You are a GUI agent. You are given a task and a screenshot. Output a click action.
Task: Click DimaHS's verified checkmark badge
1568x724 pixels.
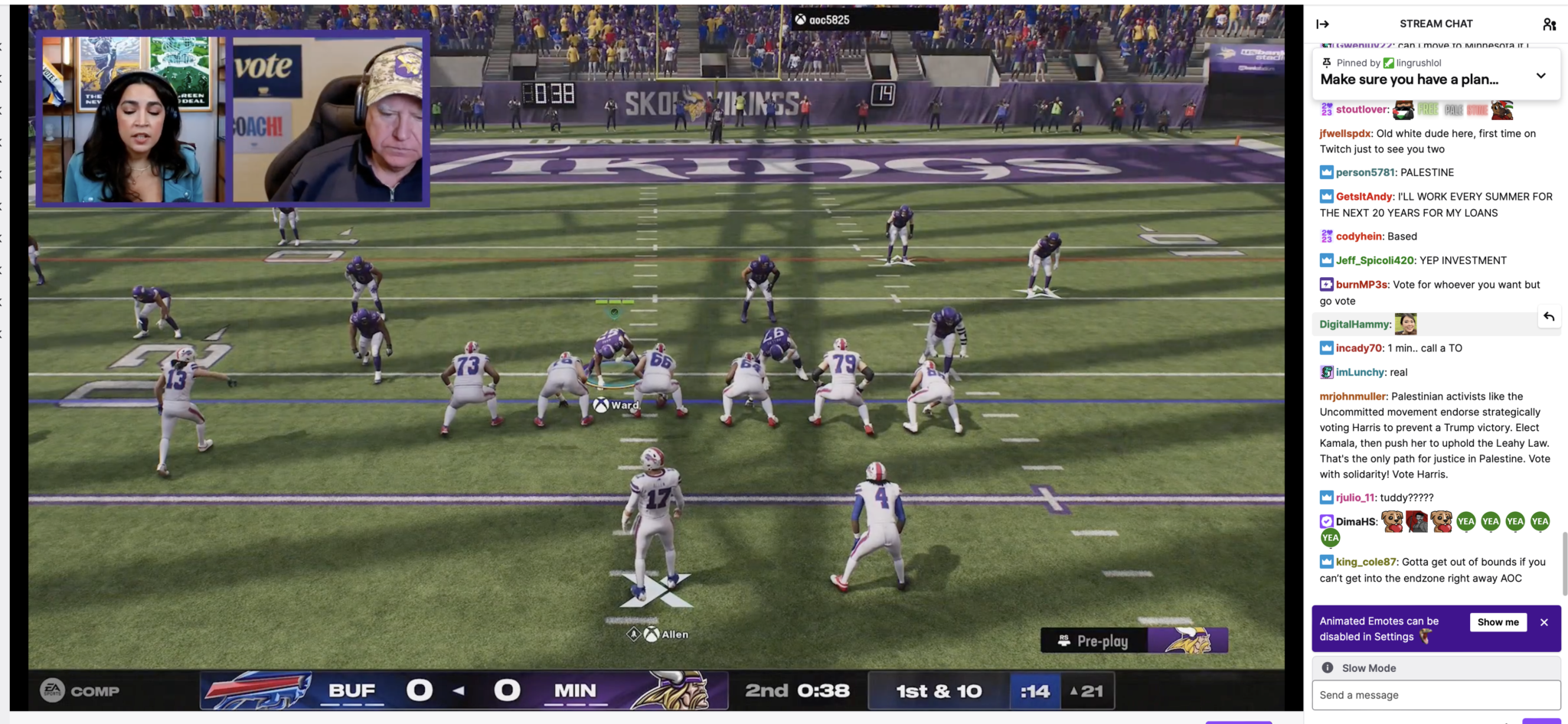coord(1325,520)
